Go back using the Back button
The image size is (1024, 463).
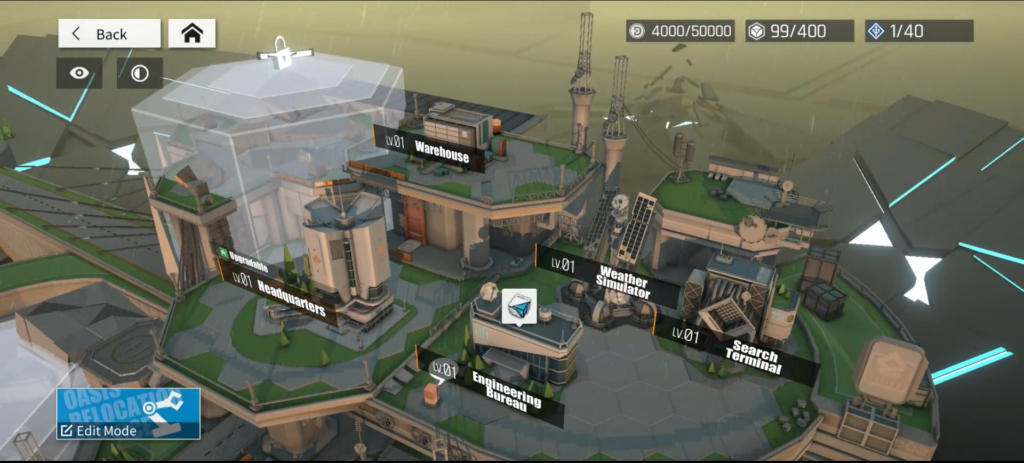(x=109, y=33)
